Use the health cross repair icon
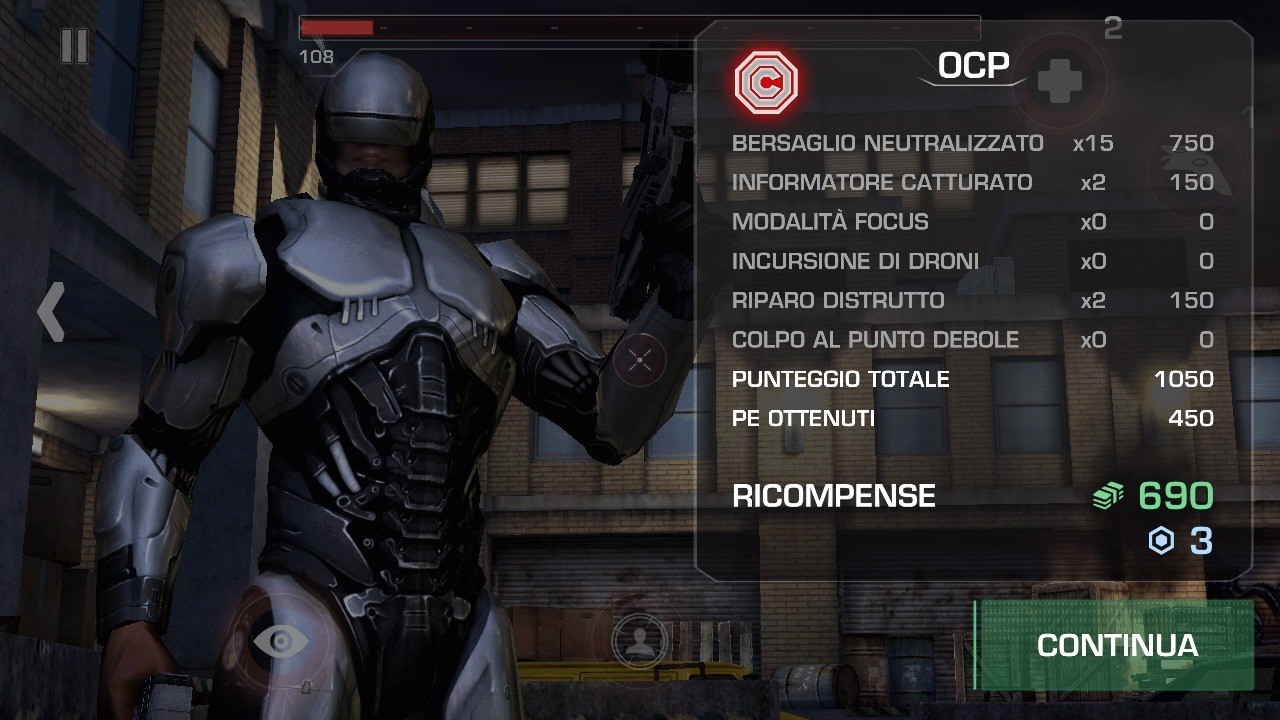 coord(1059,80)
